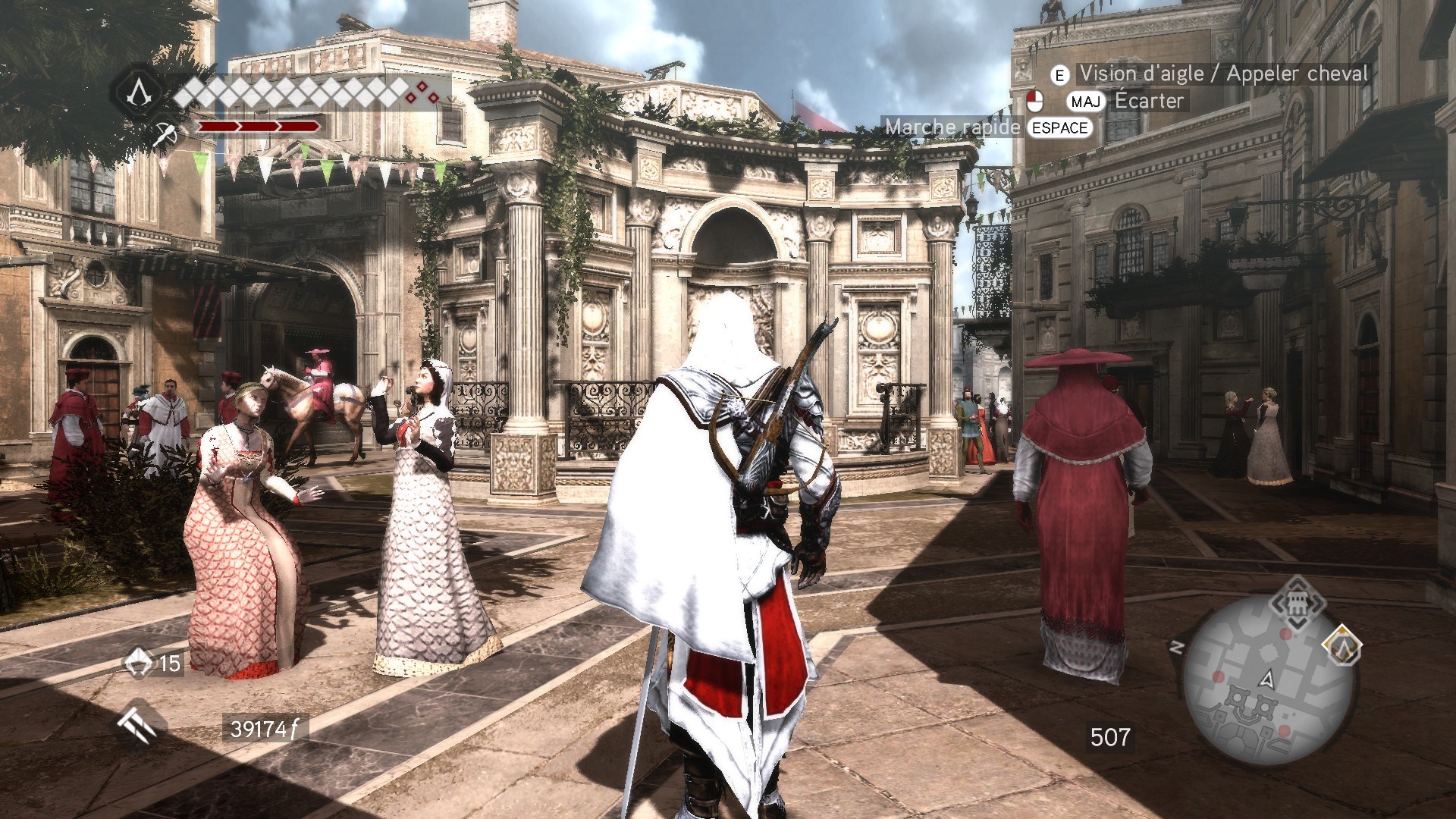
Task: Click the left chevron on the tracked landmark icon
Action: [x=1279, y=603]
